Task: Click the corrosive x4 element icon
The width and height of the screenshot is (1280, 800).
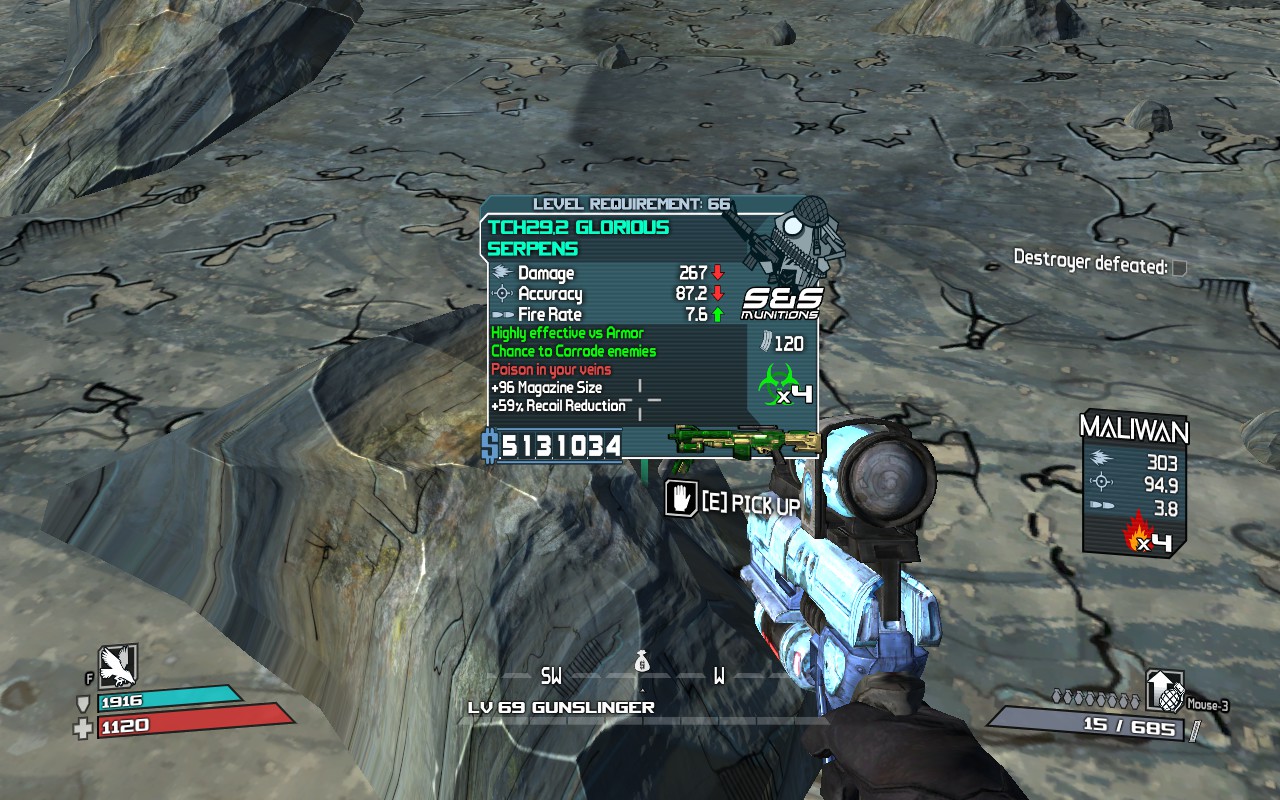Action: [x=788, y=386]
